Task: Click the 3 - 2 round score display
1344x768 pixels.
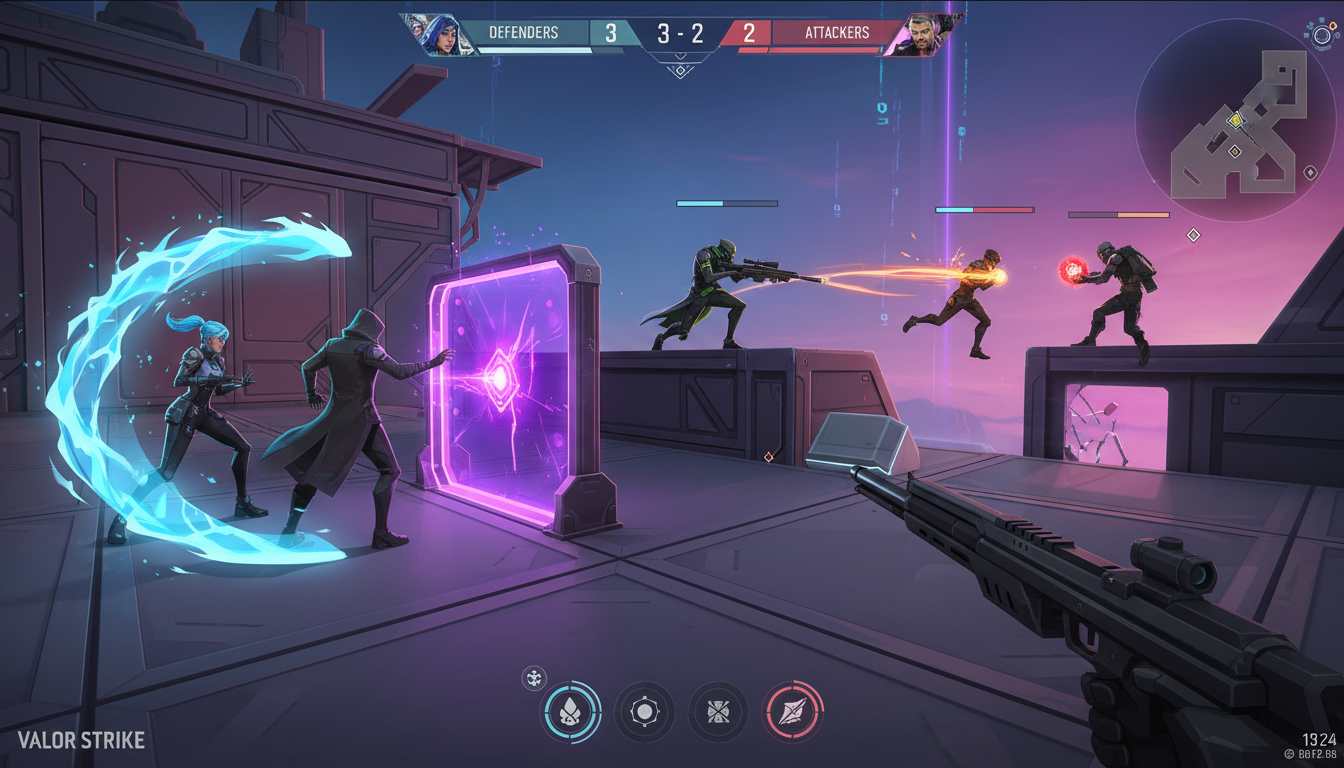Action: pyautogui.click(x=680, y=31)
